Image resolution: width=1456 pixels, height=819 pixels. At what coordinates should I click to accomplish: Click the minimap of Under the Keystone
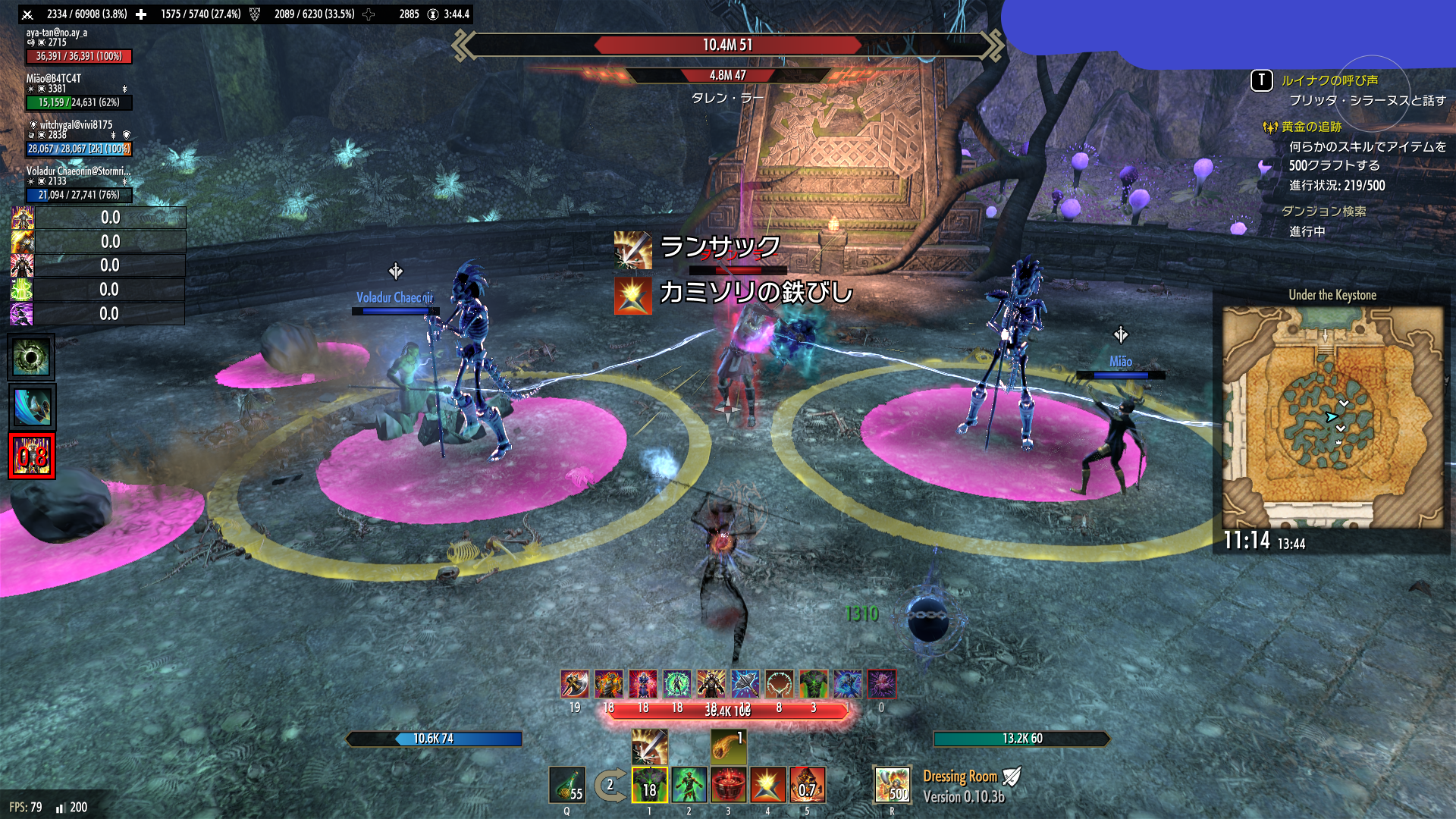pos(1332,417)
